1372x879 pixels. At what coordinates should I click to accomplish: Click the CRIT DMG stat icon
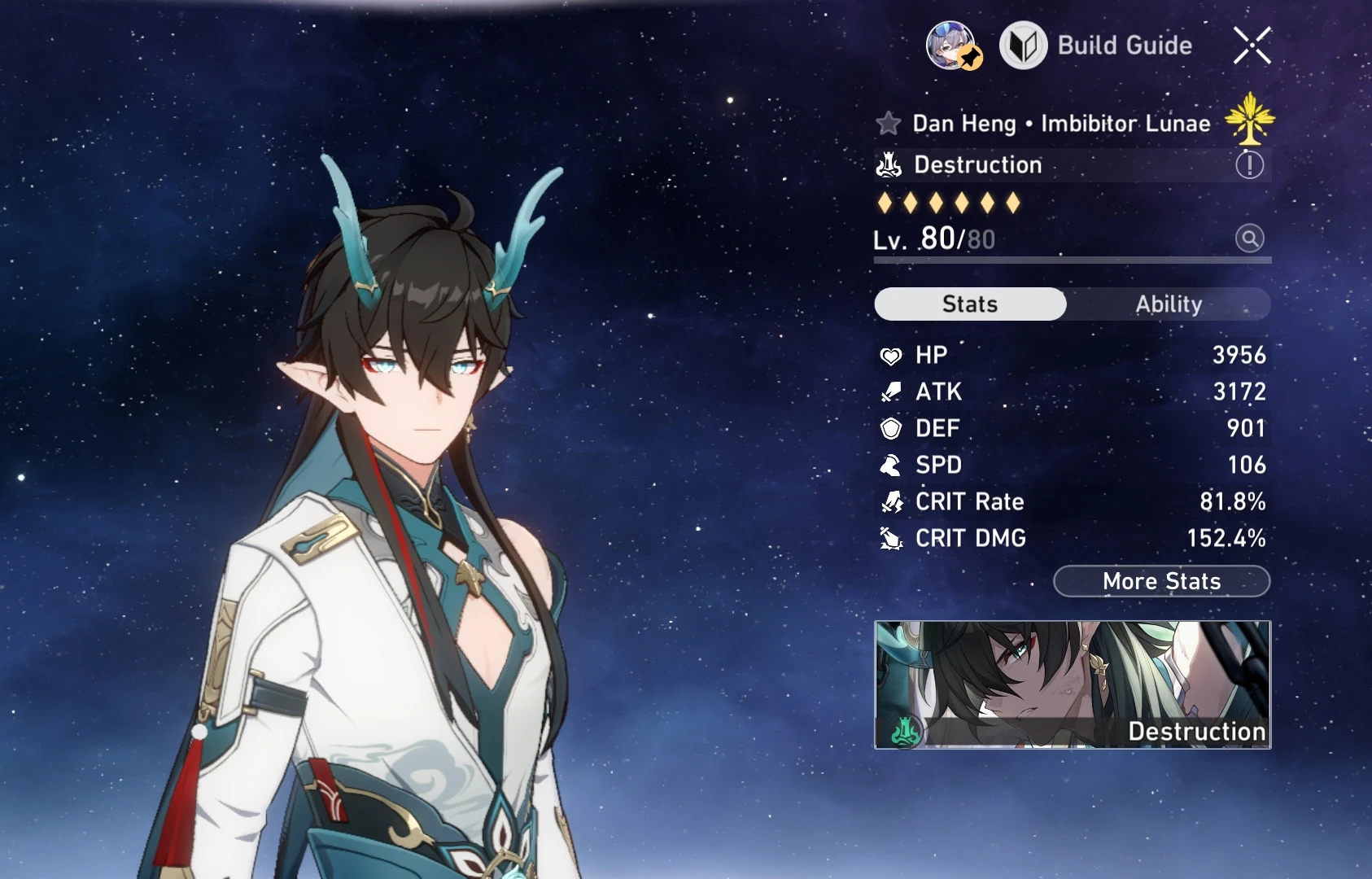click(x=892, y=538)
